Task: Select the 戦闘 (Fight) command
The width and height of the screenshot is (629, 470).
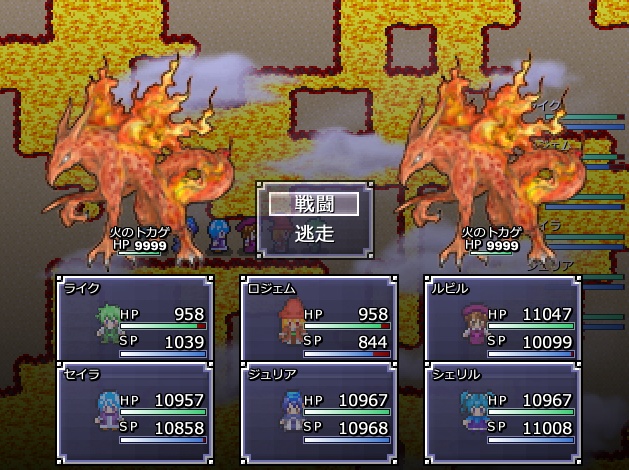Action: point(314,203)
